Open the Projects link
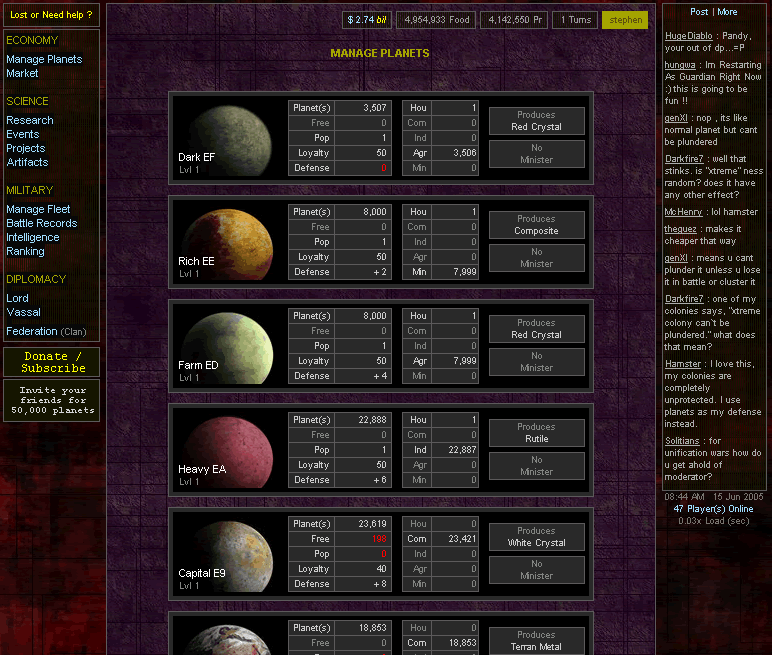Viewport: 772px width, 655px height. (26, 148)
